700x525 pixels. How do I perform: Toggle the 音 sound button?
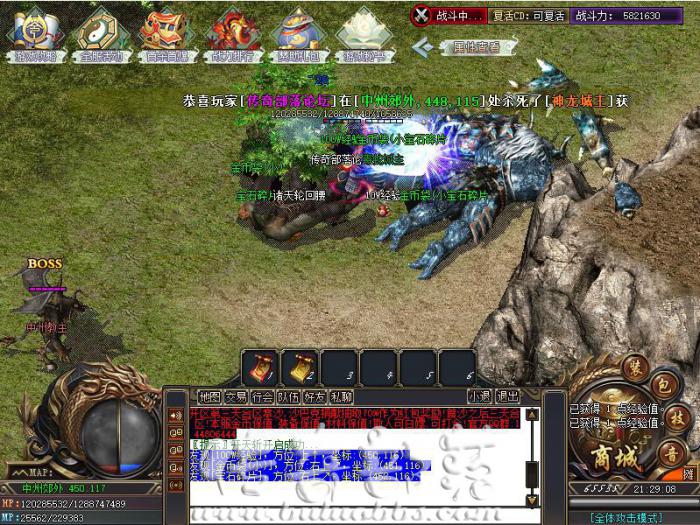[672, 455]
